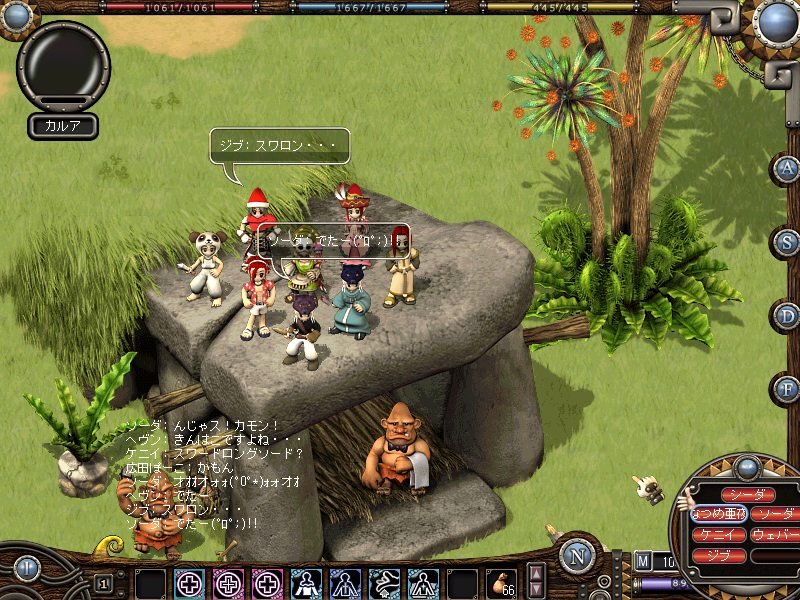
Task: Click the blue orb above the party list
Action: pyautogui.click(x=747, y=467)
